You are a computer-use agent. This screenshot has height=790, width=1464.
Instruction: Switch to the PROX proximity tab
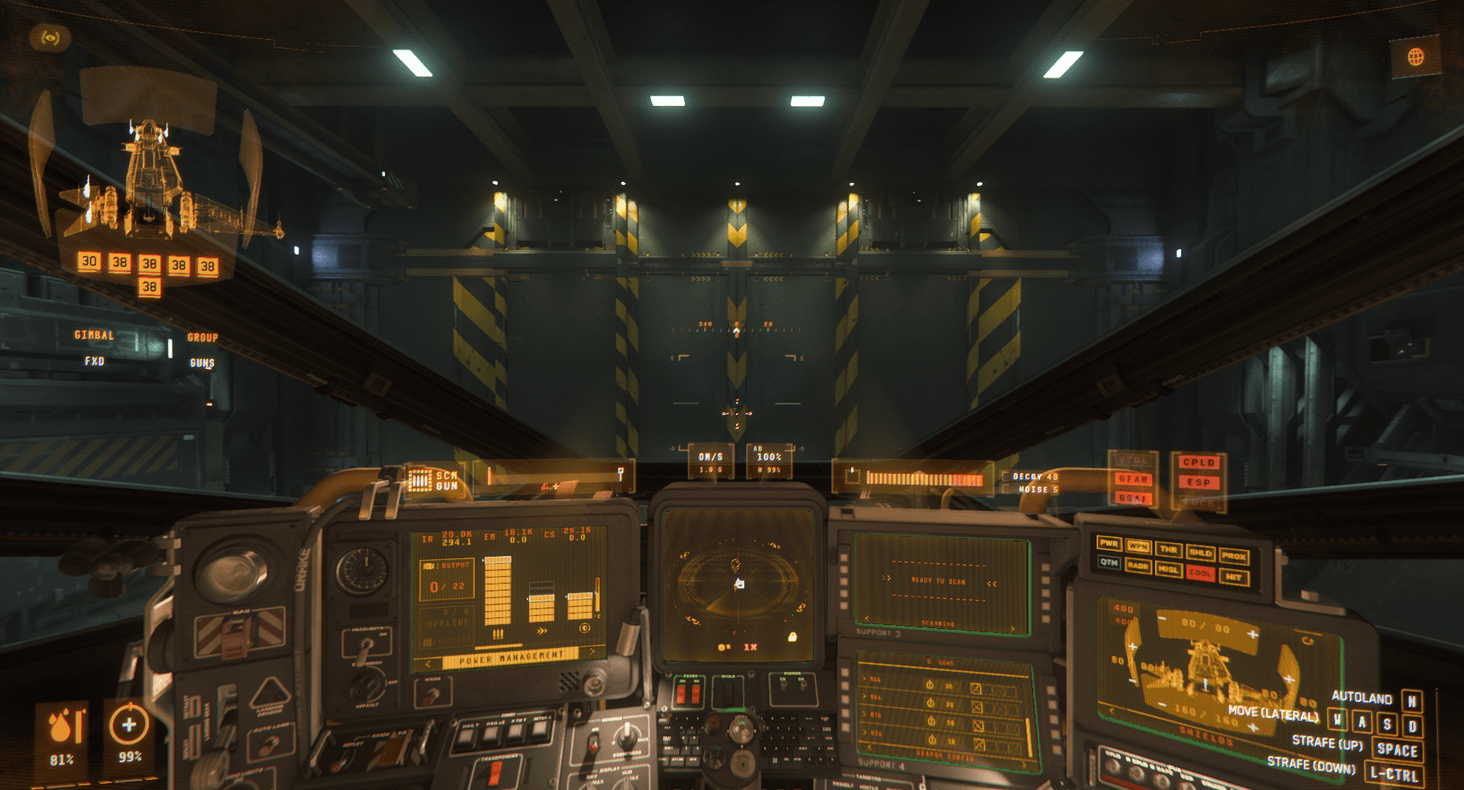point(1234,556)
